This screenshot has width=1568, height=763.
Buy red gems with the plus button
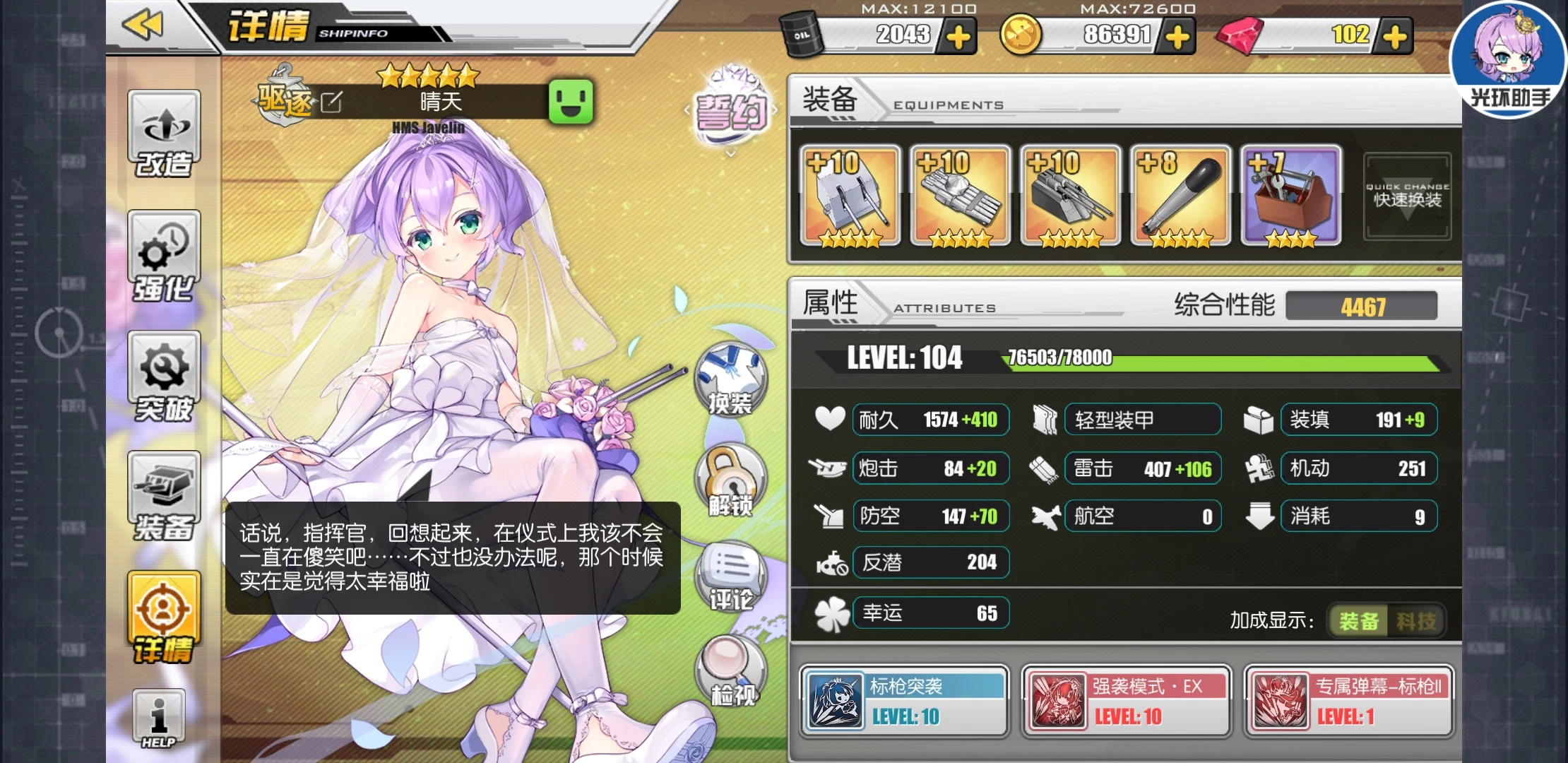(x=1394, y=37)
